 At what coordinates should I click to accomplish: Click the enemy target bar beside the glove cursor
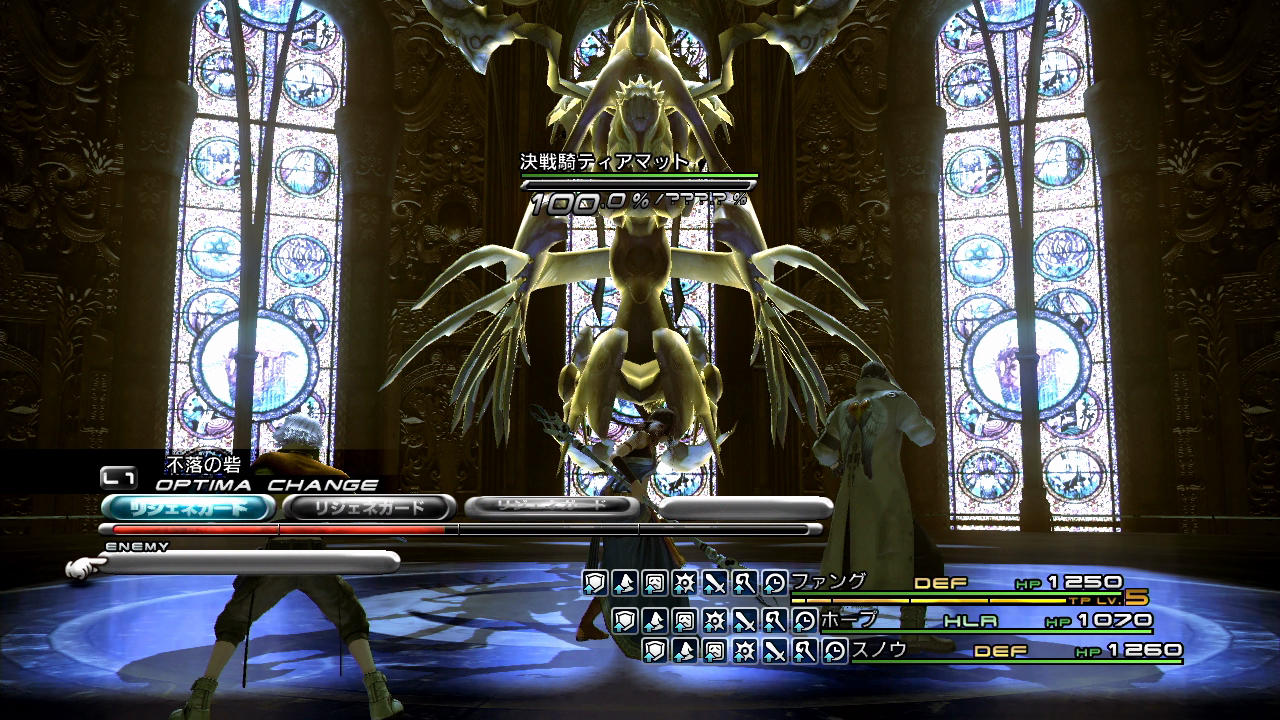(250, 563)
